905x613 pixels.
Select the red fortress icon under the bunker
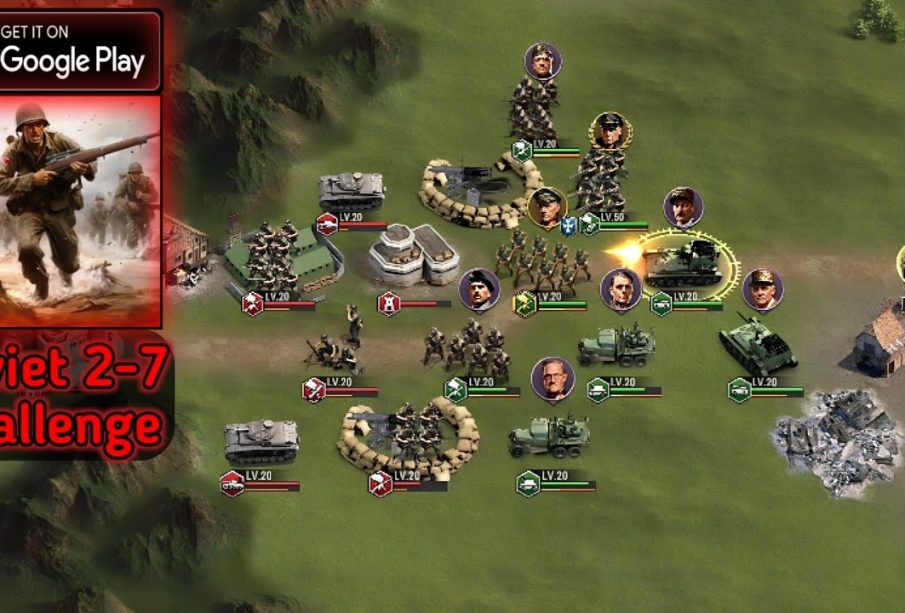pos(388,302)
